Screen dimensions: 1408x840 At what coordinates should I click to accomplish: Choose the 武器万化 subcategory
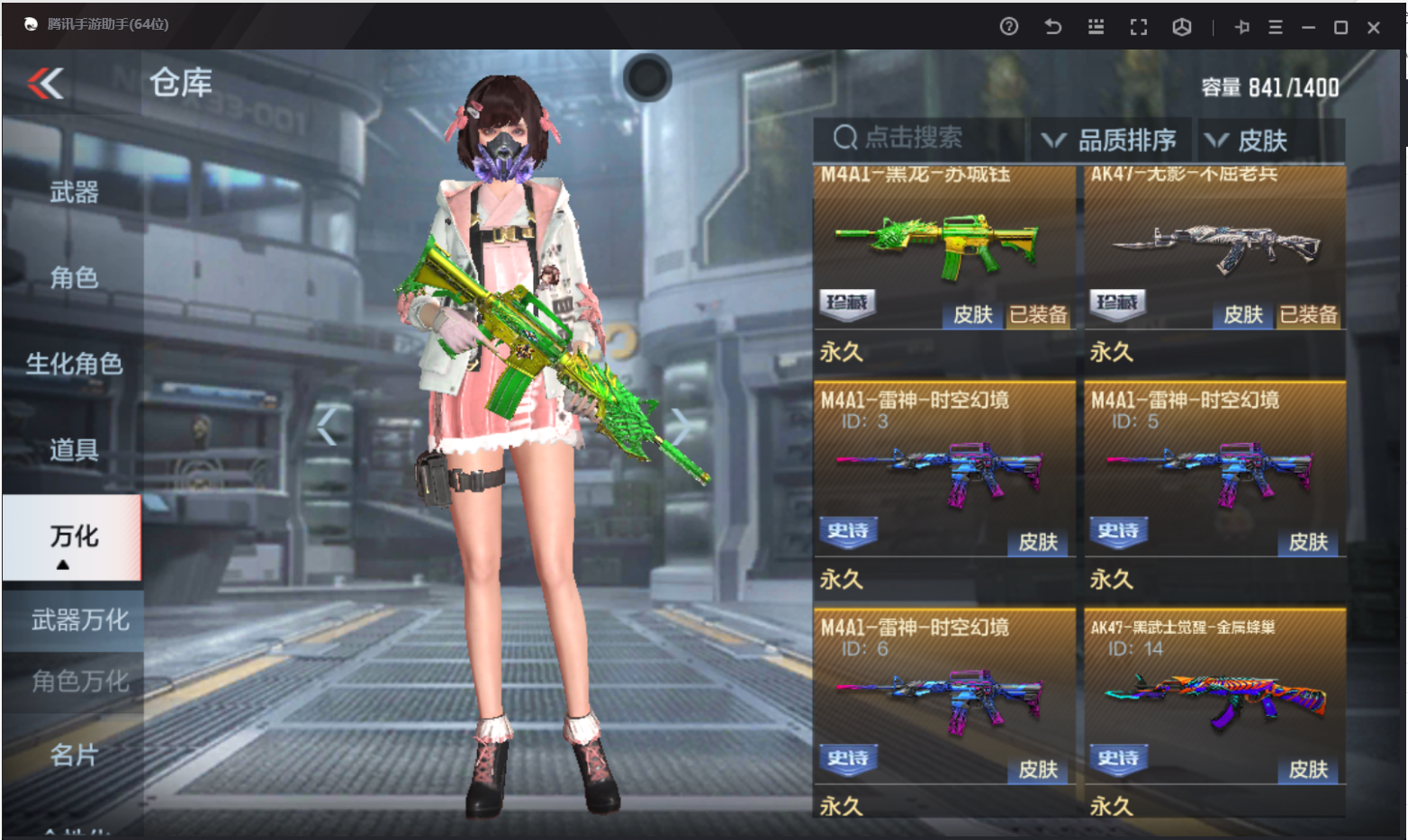point(79,620)
